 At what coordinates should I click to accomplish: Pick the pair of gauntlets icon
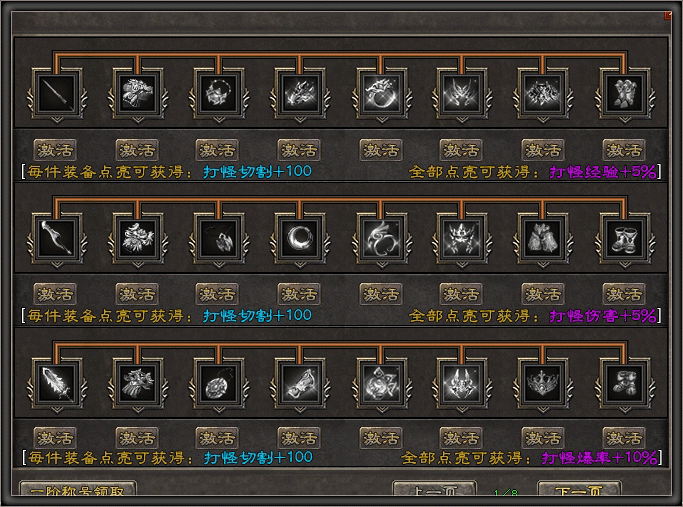click(x=545, y=238)
